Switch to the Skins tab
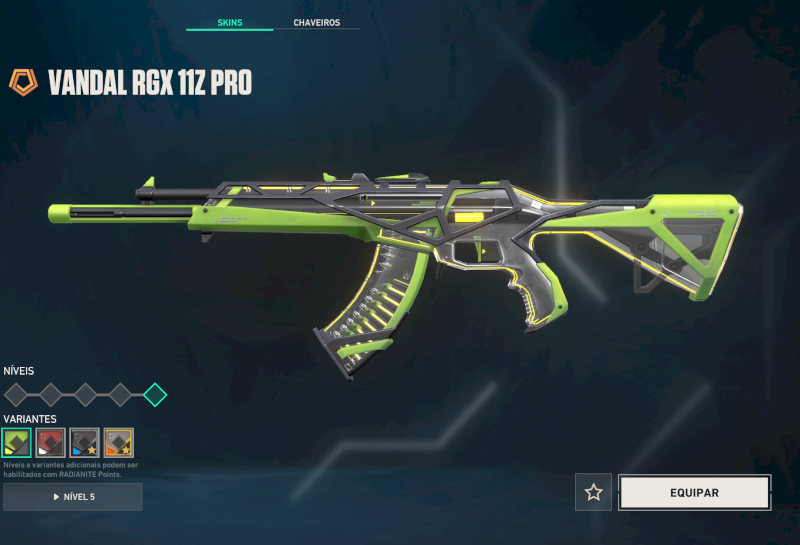Image resolution: width=800 pixels, height=545 pixels. [x=229, y=22]
